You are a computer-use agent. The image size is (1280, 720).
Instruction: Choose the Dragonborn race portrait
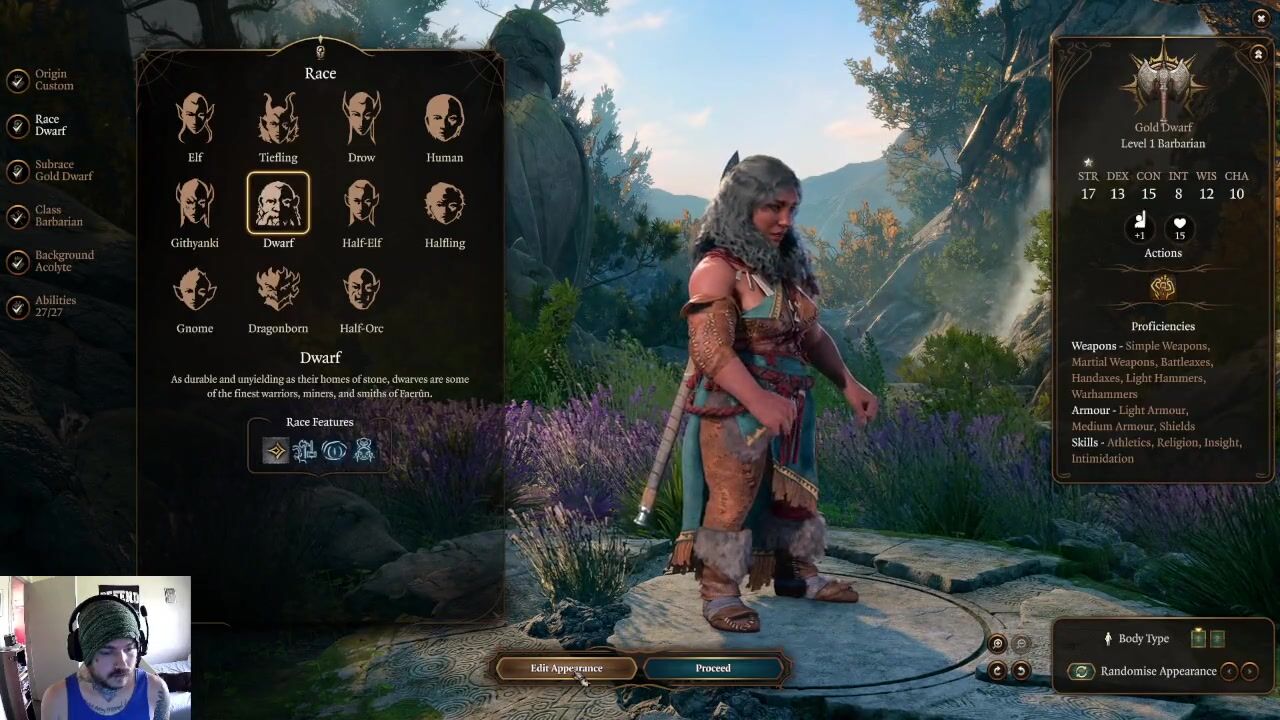pos(278,290)
